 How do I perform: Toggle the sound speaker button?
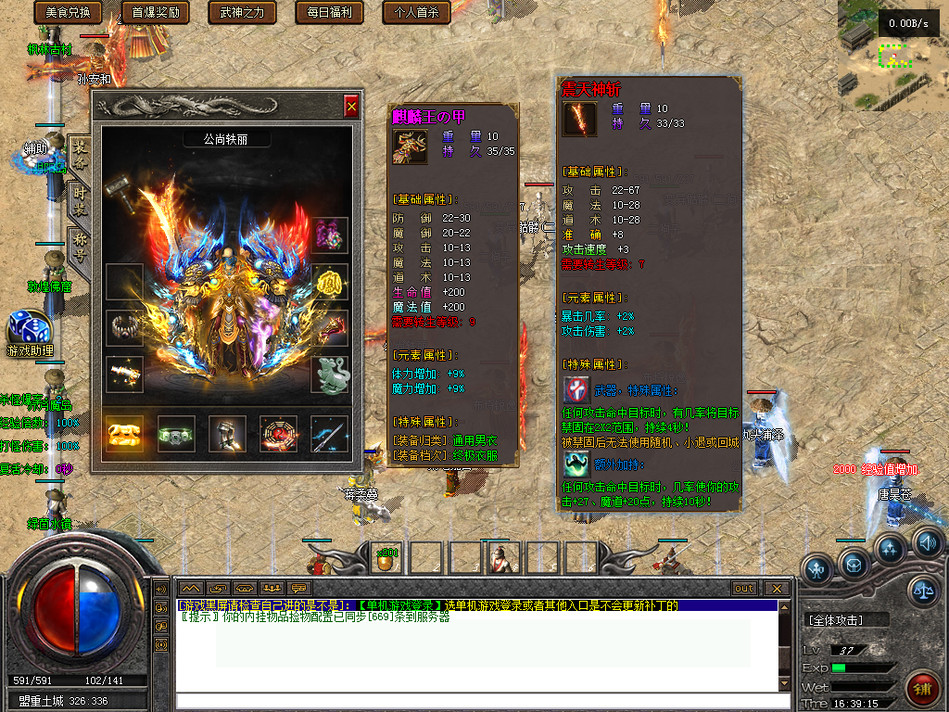point(926,543)
